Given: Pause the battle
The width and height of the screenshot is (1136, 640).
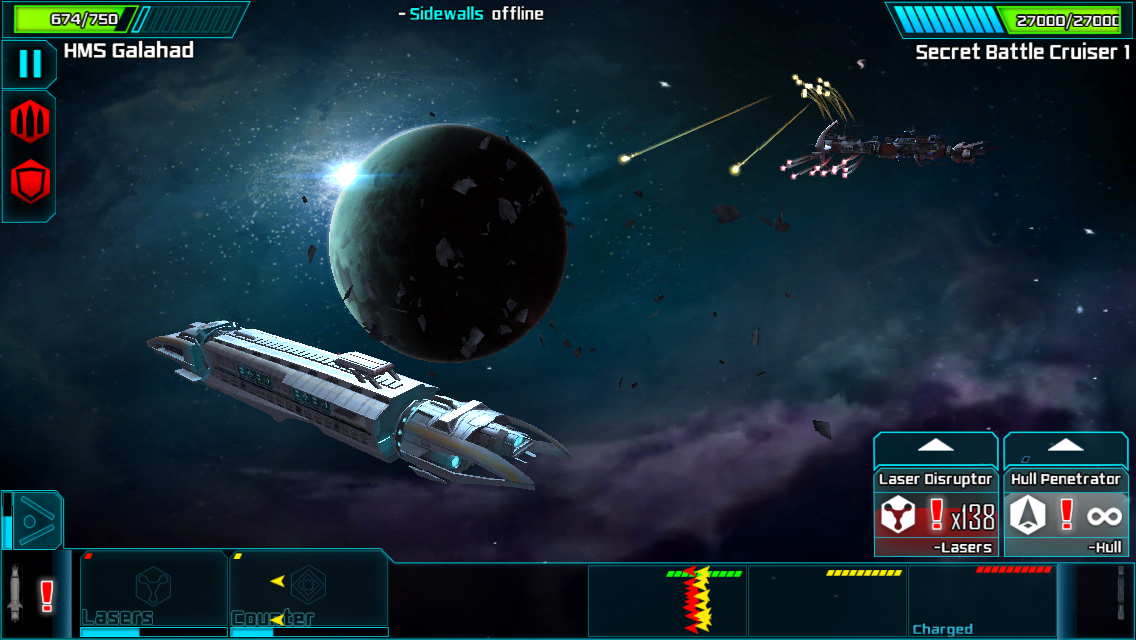Looking at the screenshot, I should [29, 64].
